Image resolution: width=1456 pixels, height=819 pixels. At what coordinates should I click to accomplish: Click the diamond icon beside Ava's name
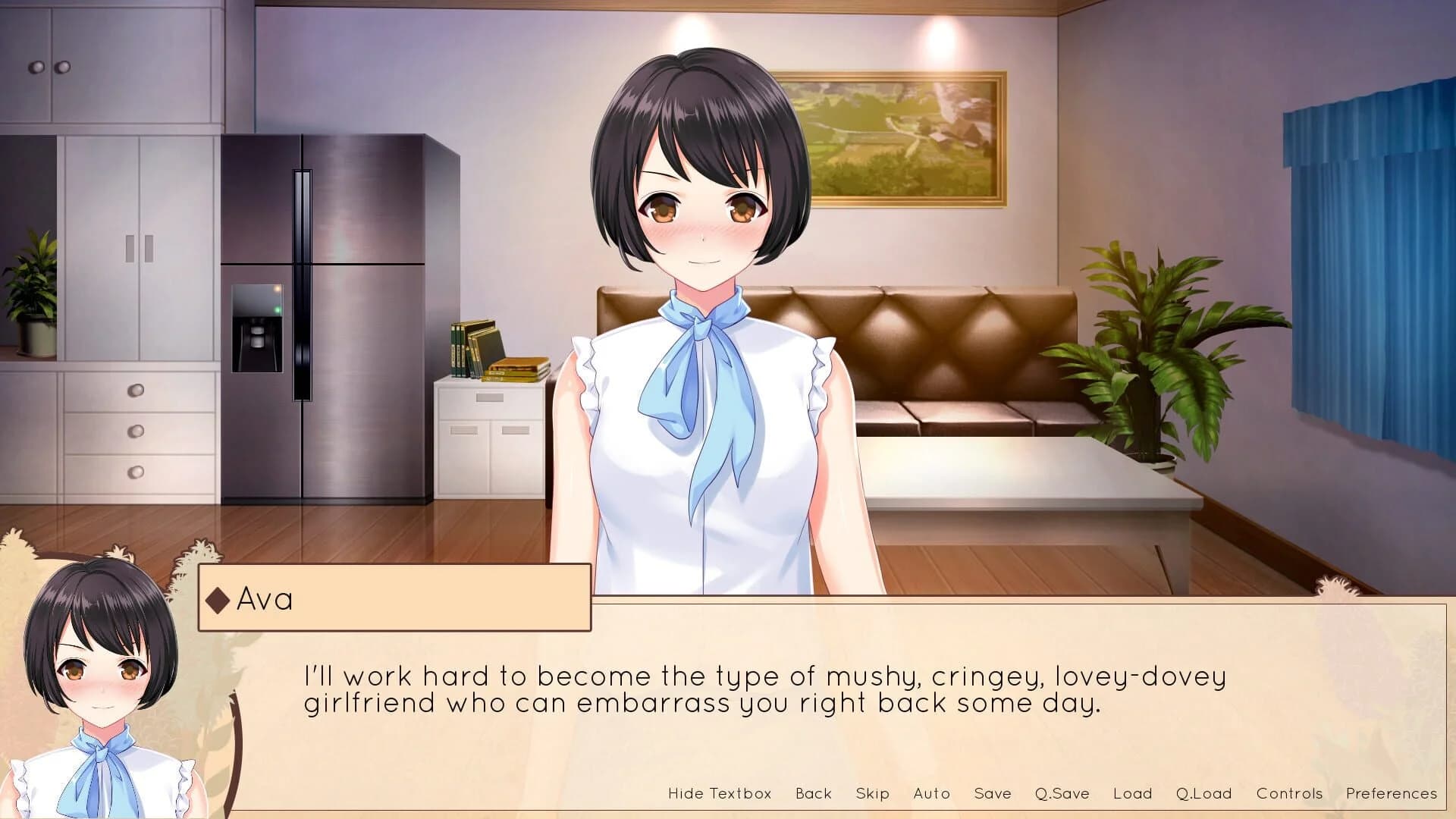pos(218,600)
